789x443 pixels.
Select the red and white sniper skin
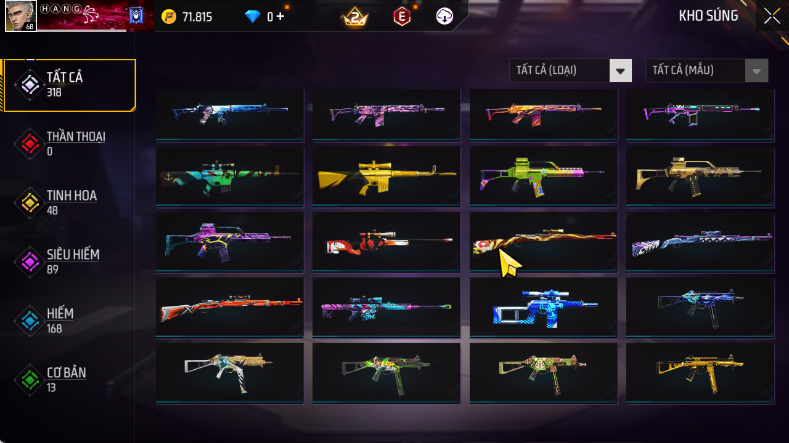386,242
